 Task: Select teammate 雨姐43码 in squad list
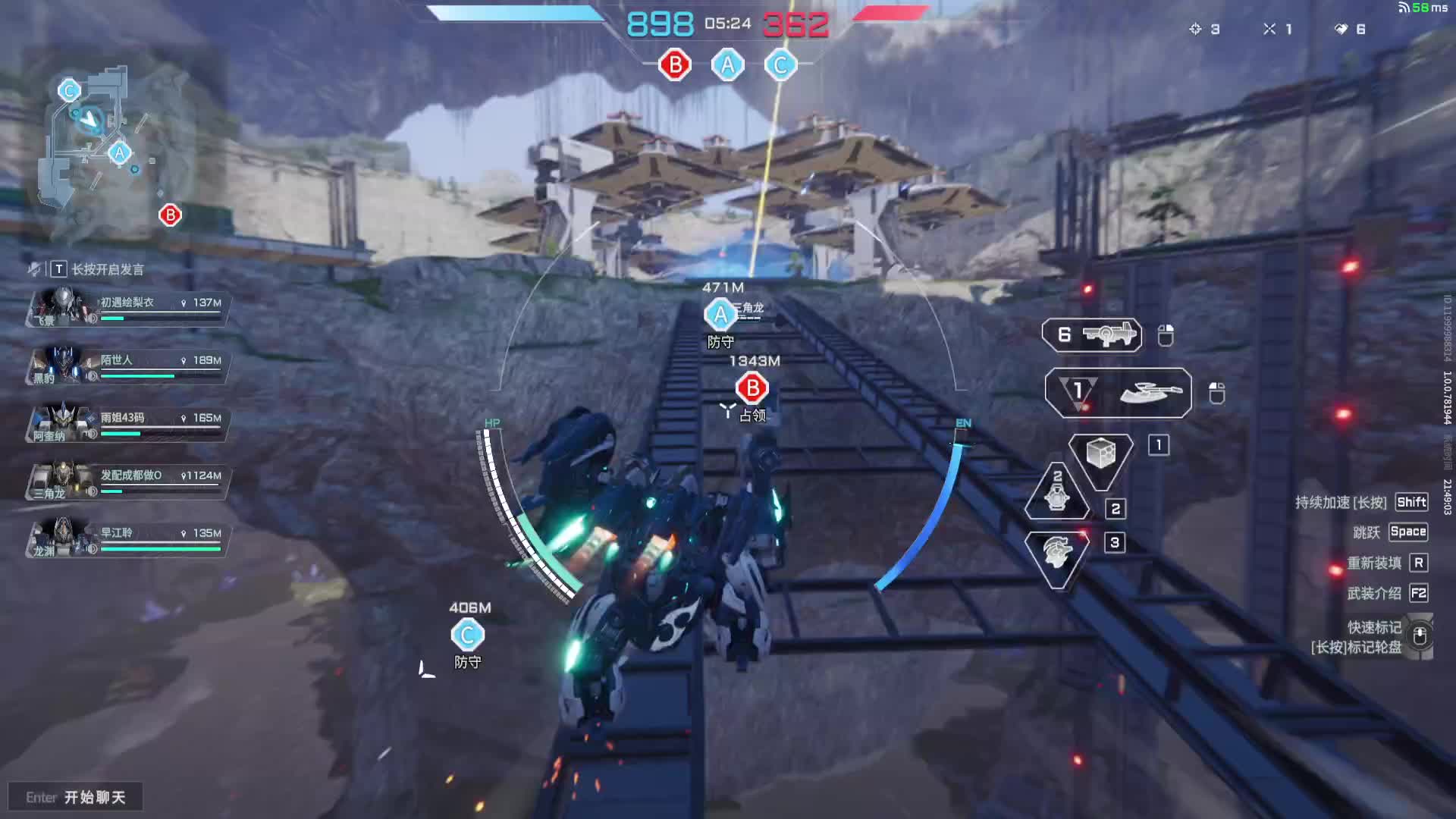[127, 422]
